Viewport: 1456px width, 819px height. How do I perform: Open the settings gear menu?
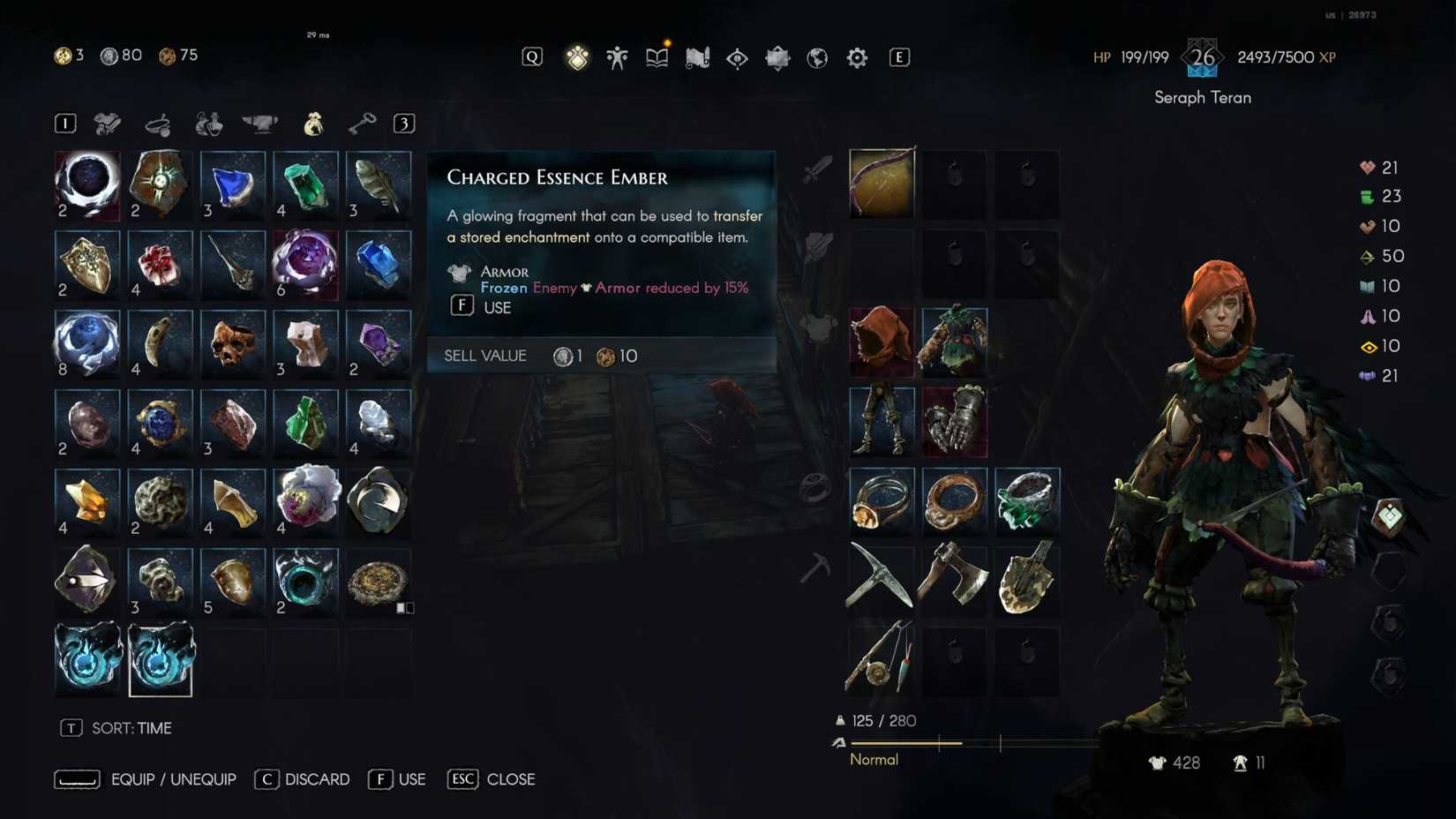pyautogui.click(x=855, y=56)
